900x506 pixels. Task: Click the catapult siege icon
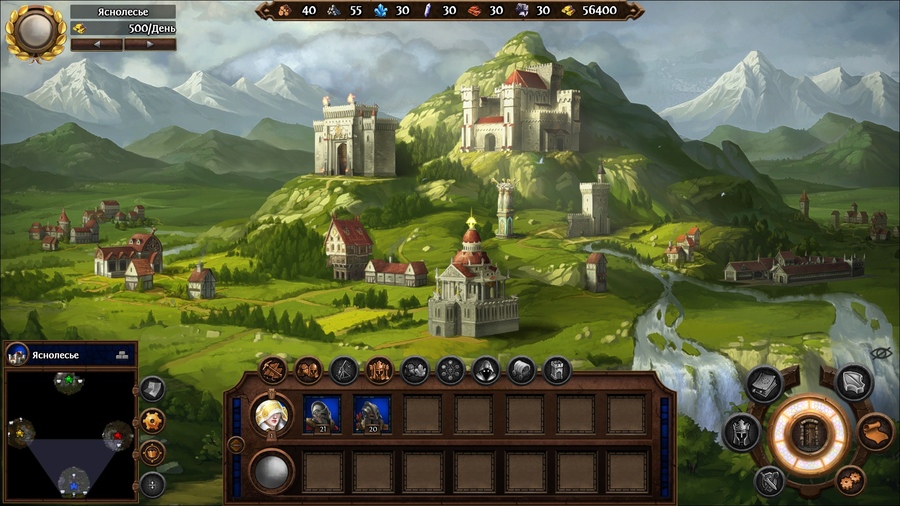pyautogui.click(x=344, y=370)
